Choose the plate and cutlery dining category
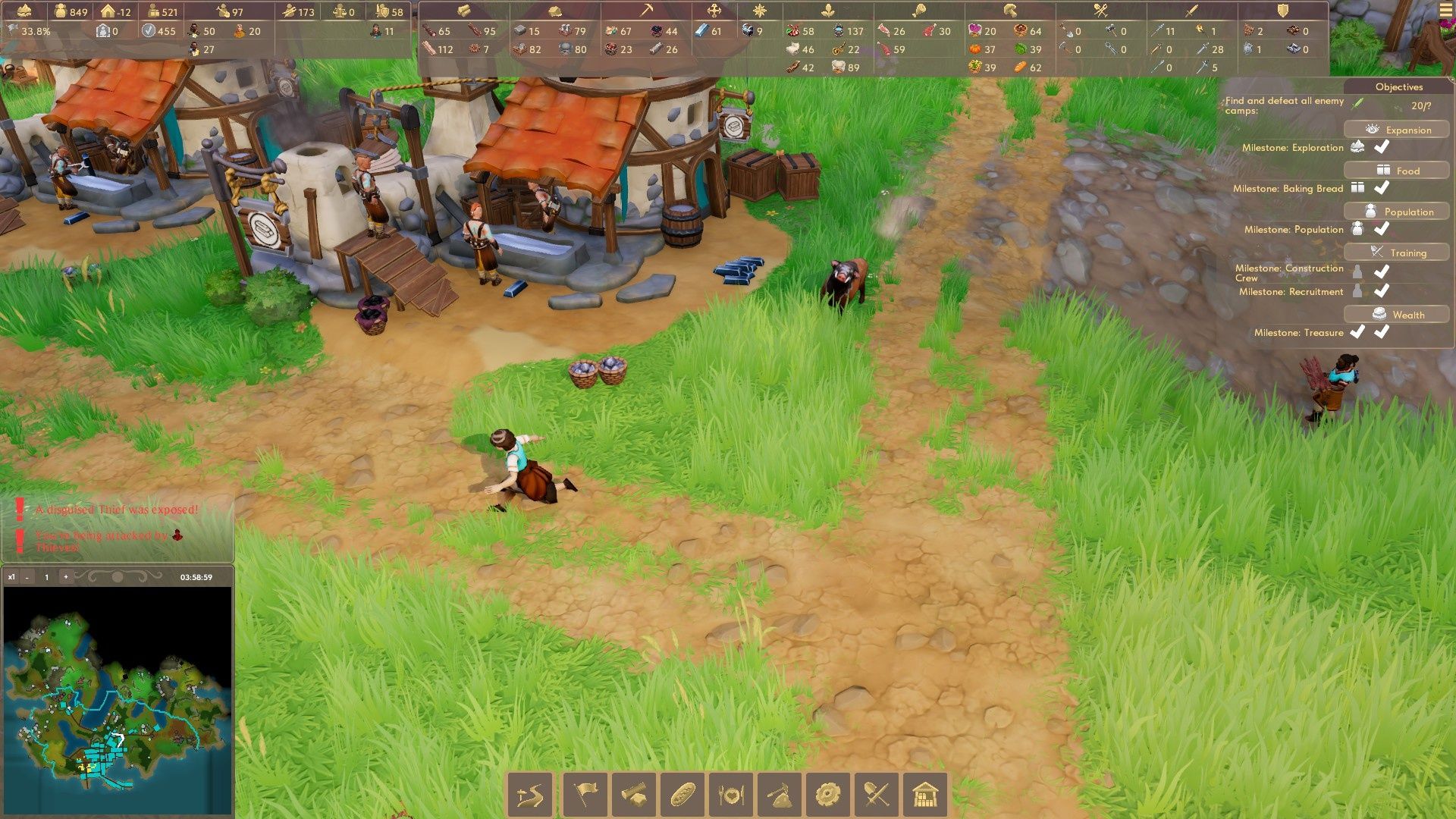This screenshot has width=1456, height=819. tap(731, 795)
